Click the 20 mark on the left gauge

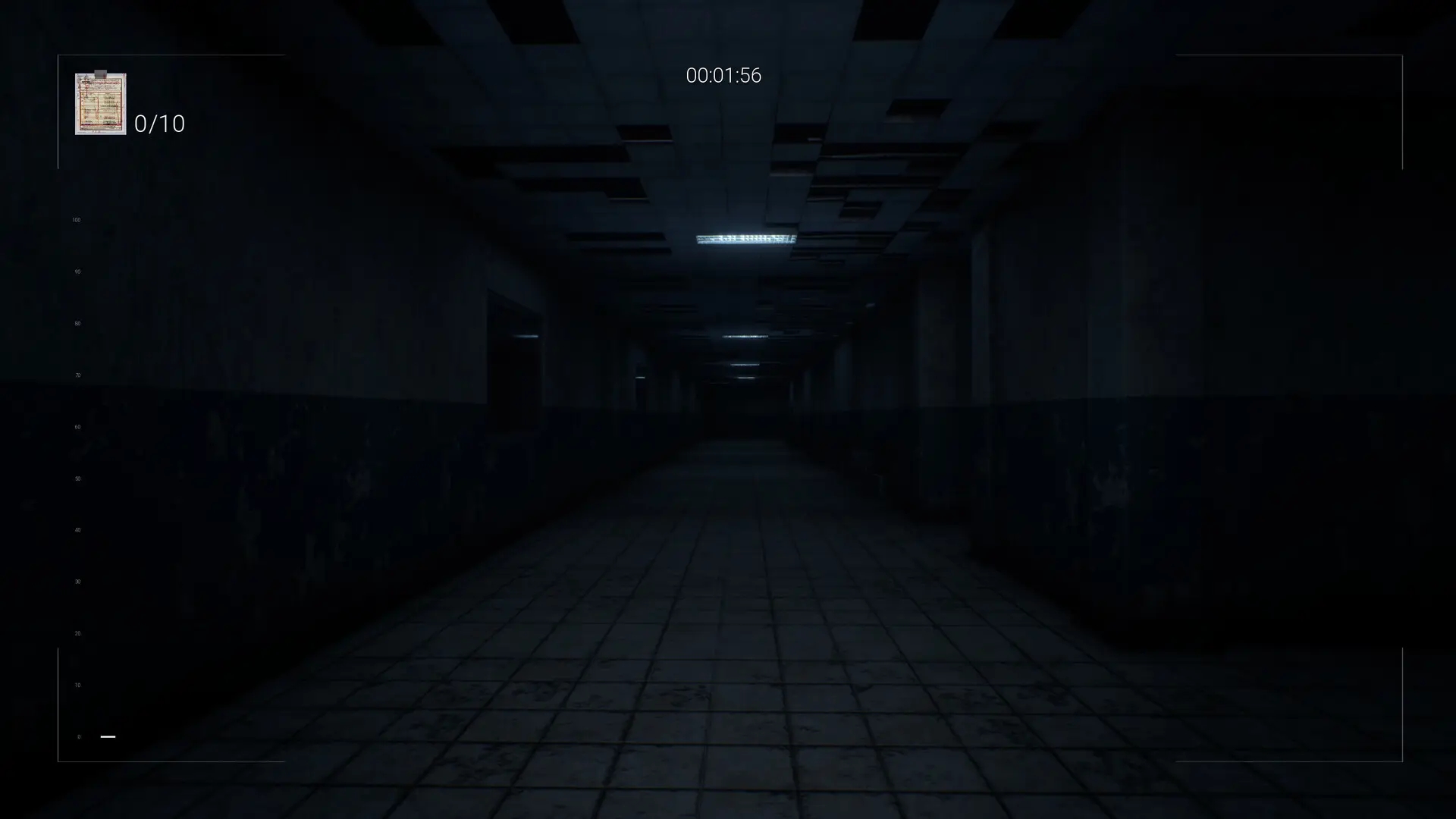76,632
